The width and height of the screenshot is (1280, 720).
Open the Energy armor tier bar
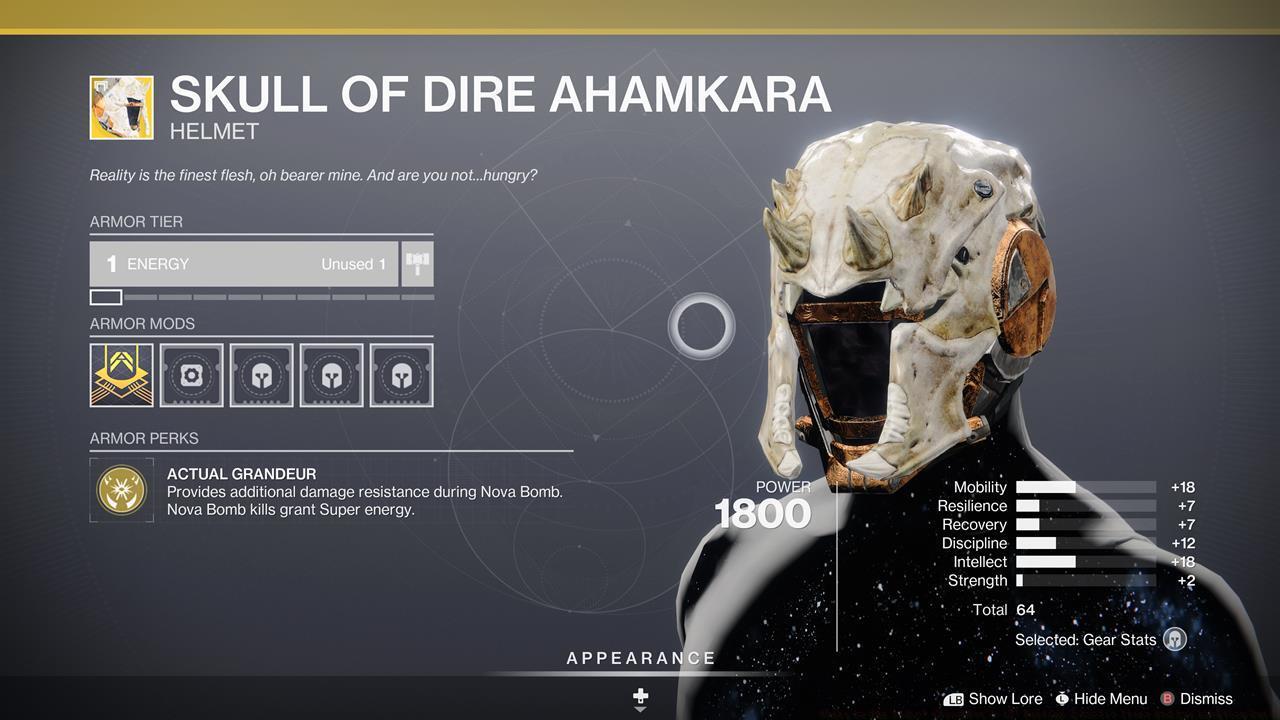[250, 263]
